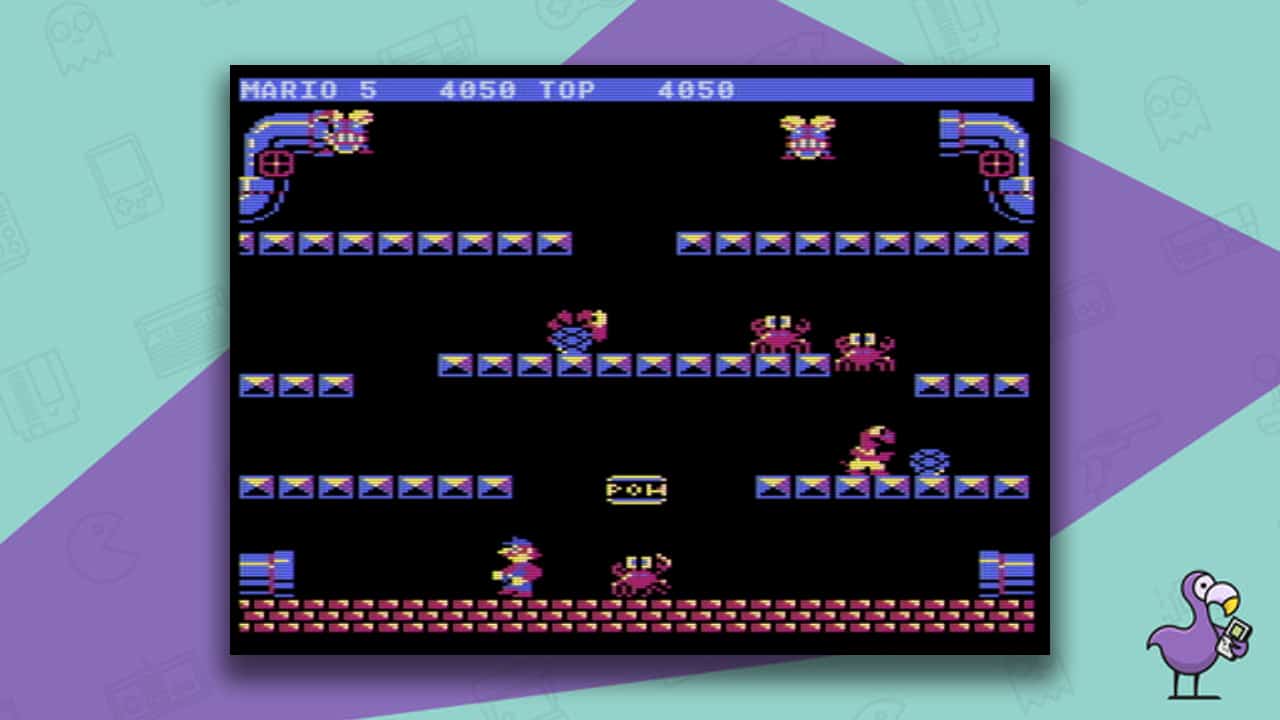Viewport: 1280px width, 720px height.
Task: Hit the POW block in the center
Action: pos(637,490)
